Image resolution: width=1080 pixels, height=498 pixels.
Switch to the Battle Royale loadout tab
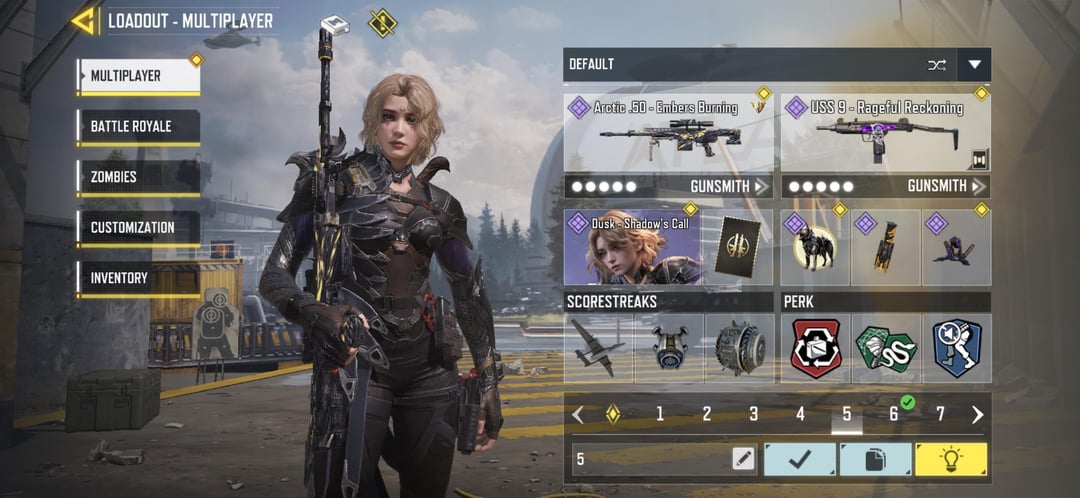(138, 127)
